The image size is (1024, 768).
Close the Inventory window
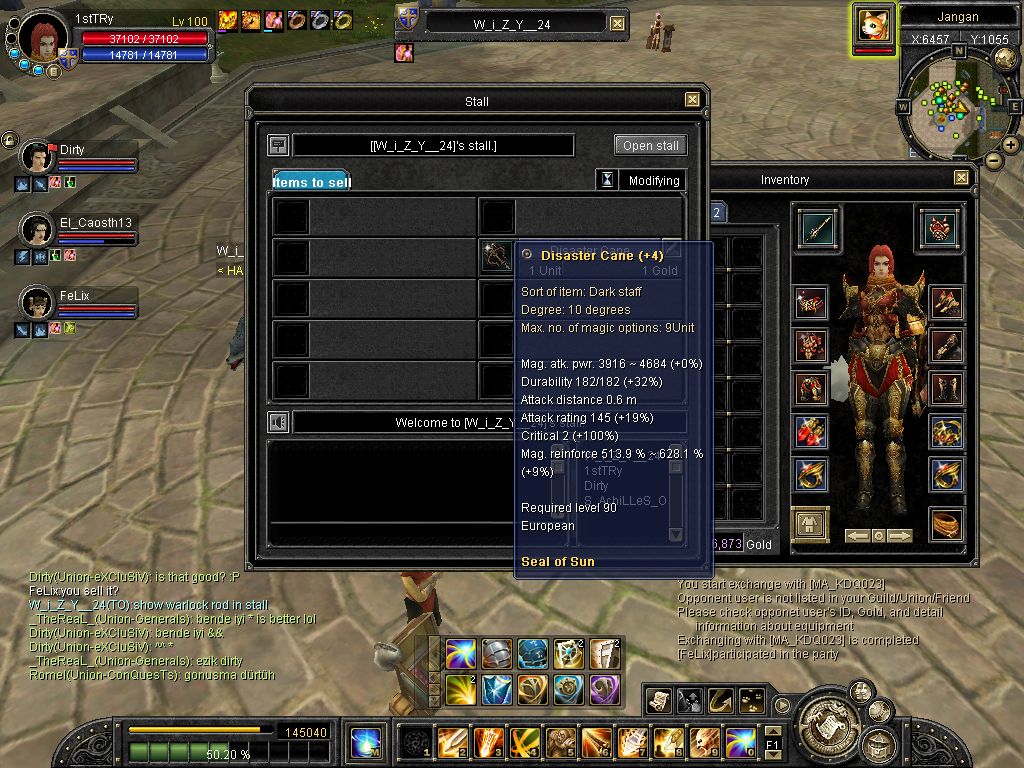[961, 178]
